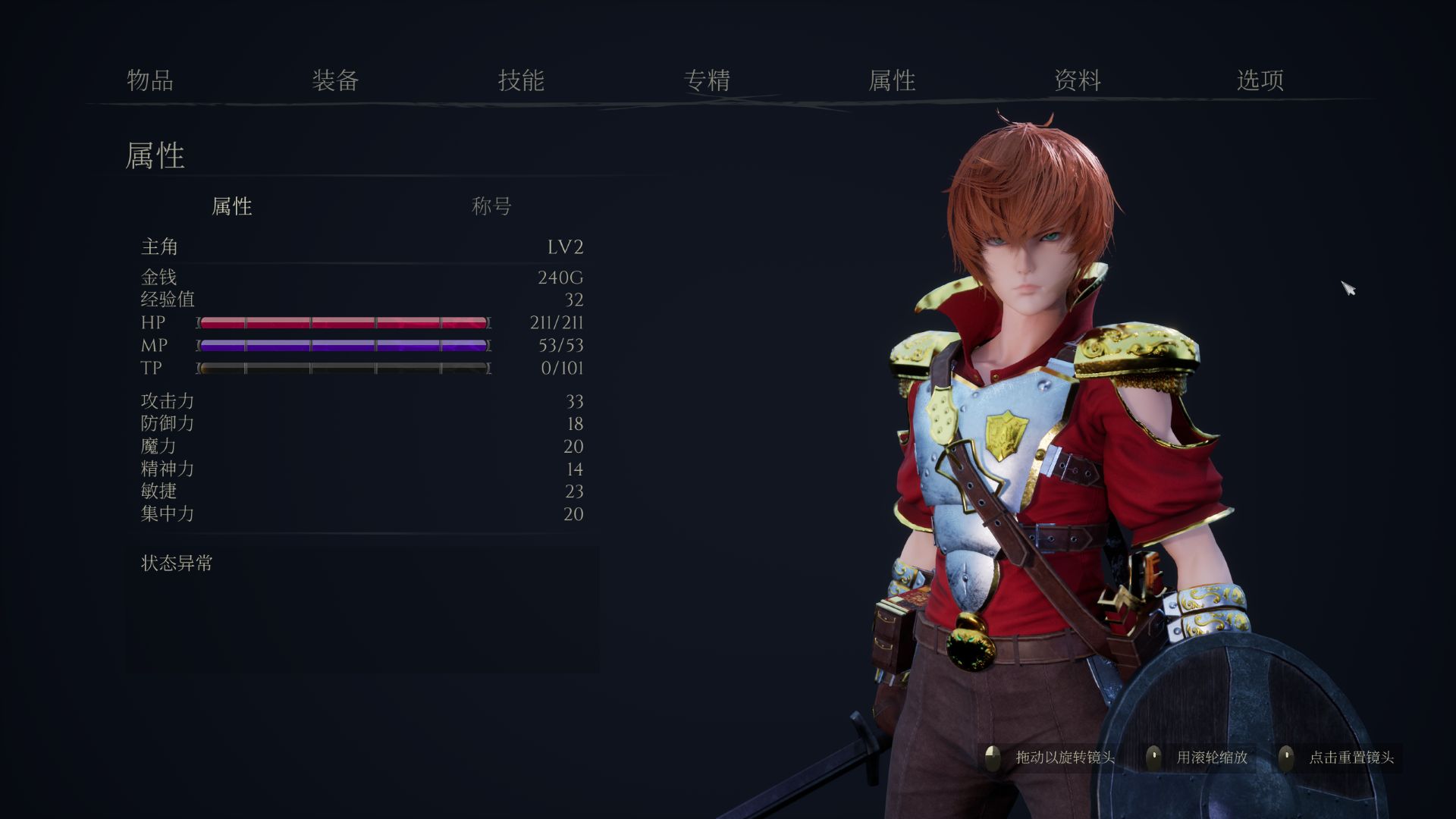Show the 属性 attributes top tab
1456x819 pixels.
(x=892, y=80)
